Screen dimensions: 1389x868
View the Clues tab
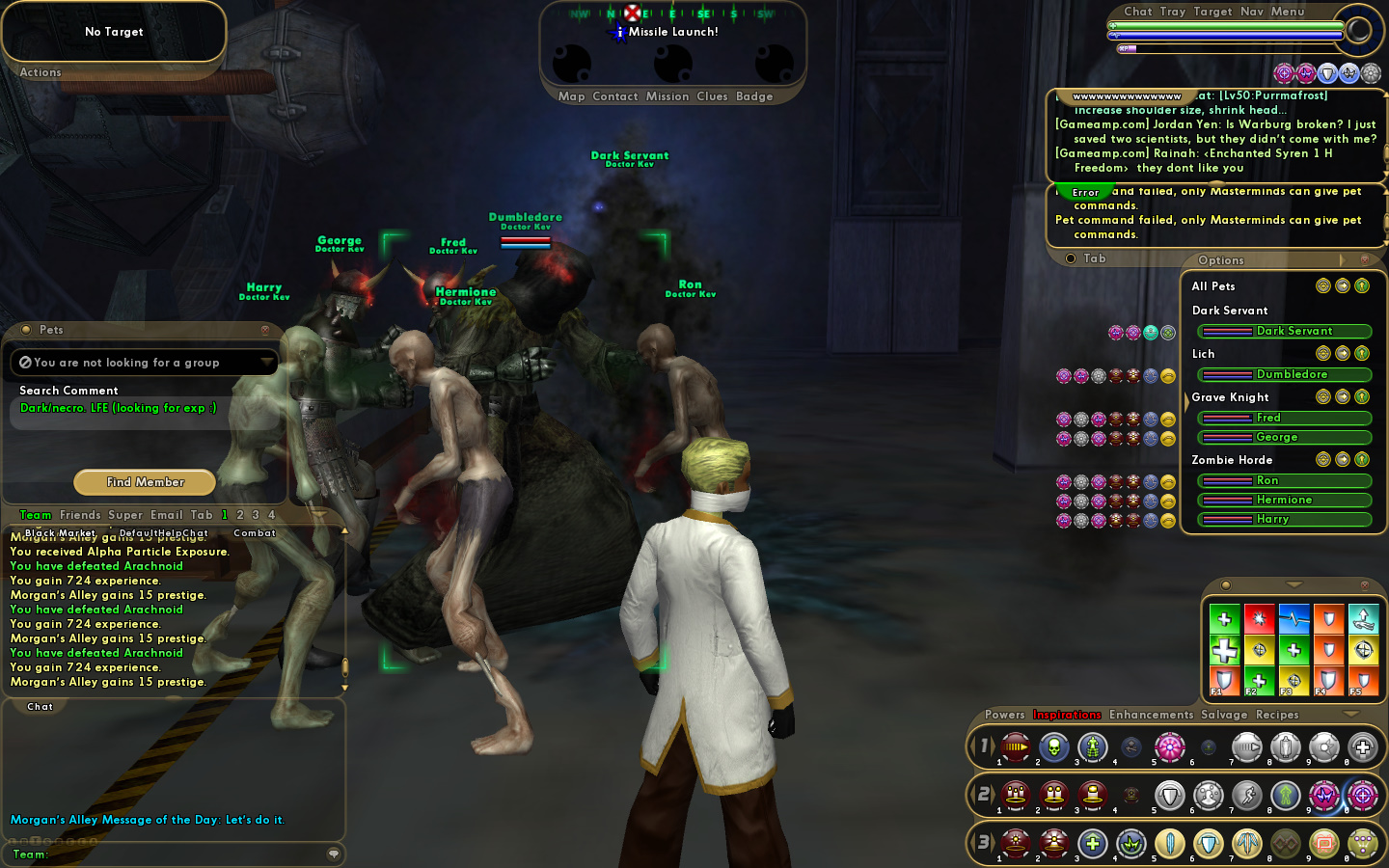coord(712,96)
